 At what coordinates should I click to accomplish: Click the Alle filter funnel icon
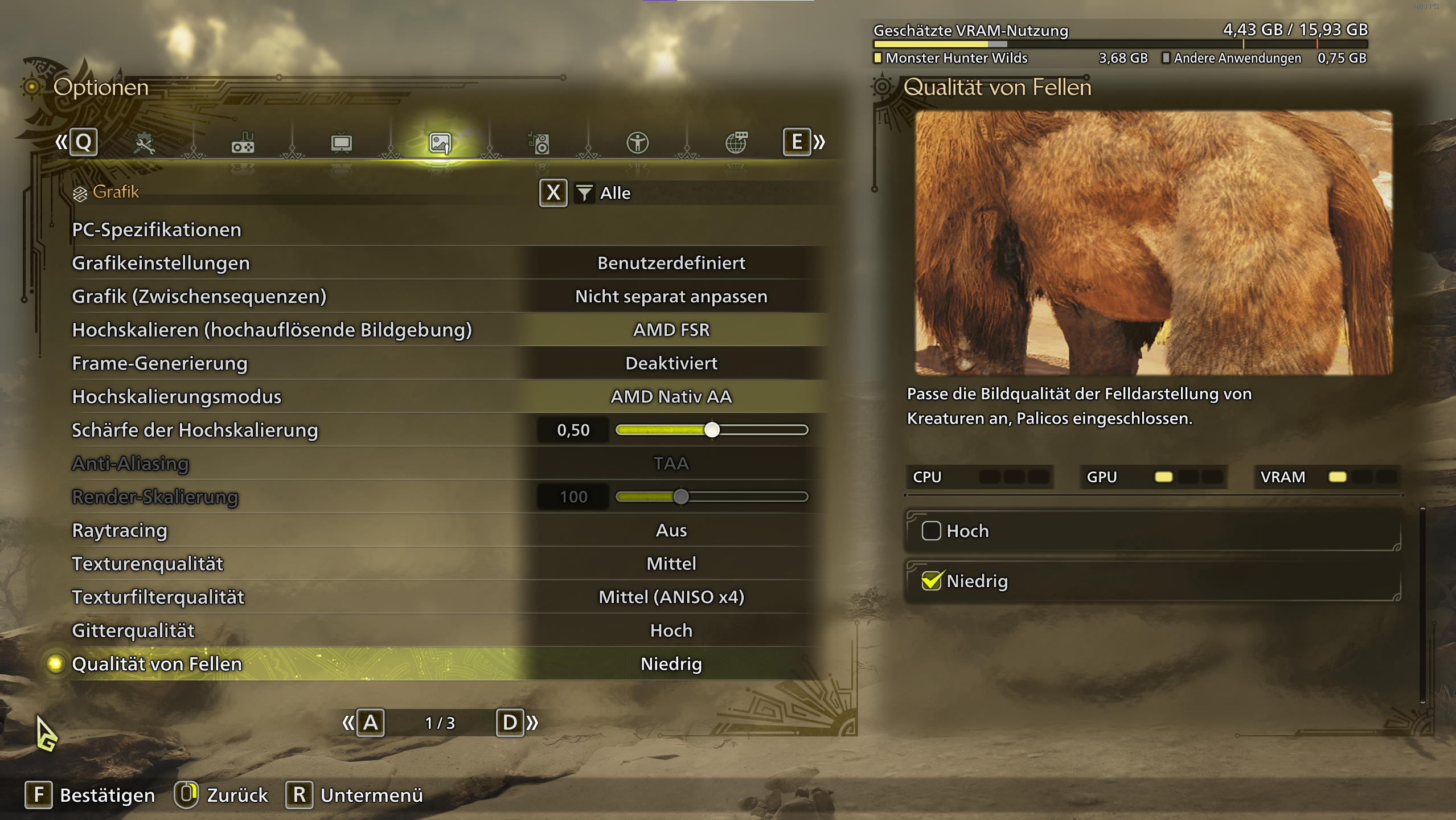click(x=585, y=193)
